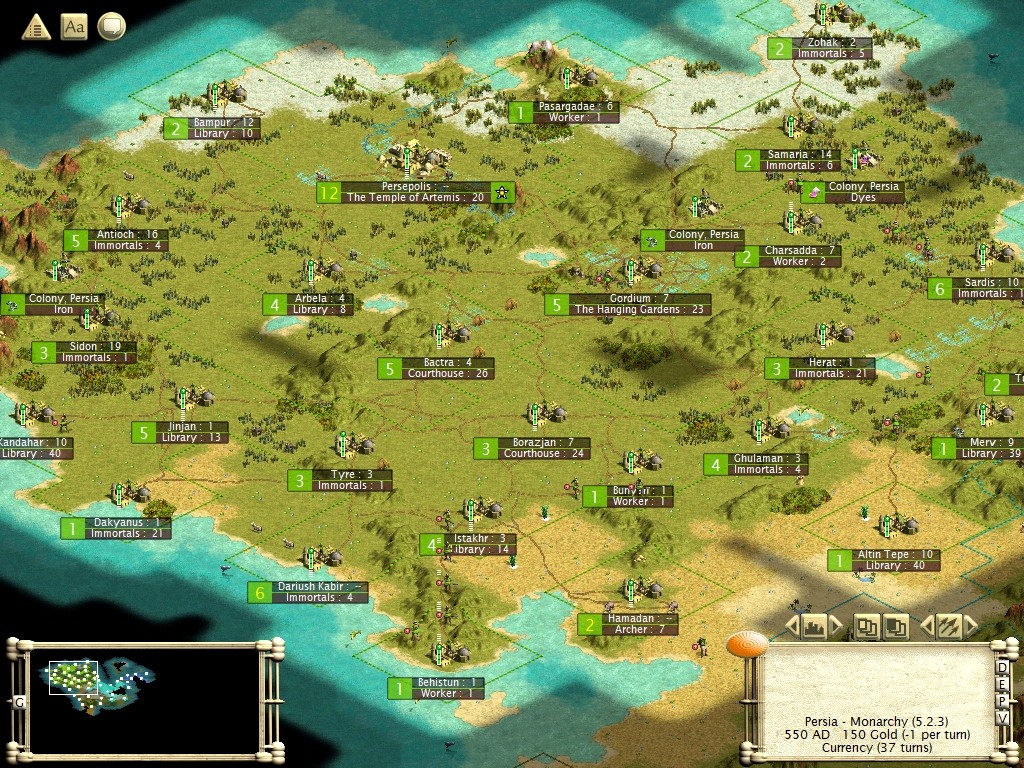Click the orange end turn orb
Viewport: 1024px width, 768px height.
click(x=746, y=647)
